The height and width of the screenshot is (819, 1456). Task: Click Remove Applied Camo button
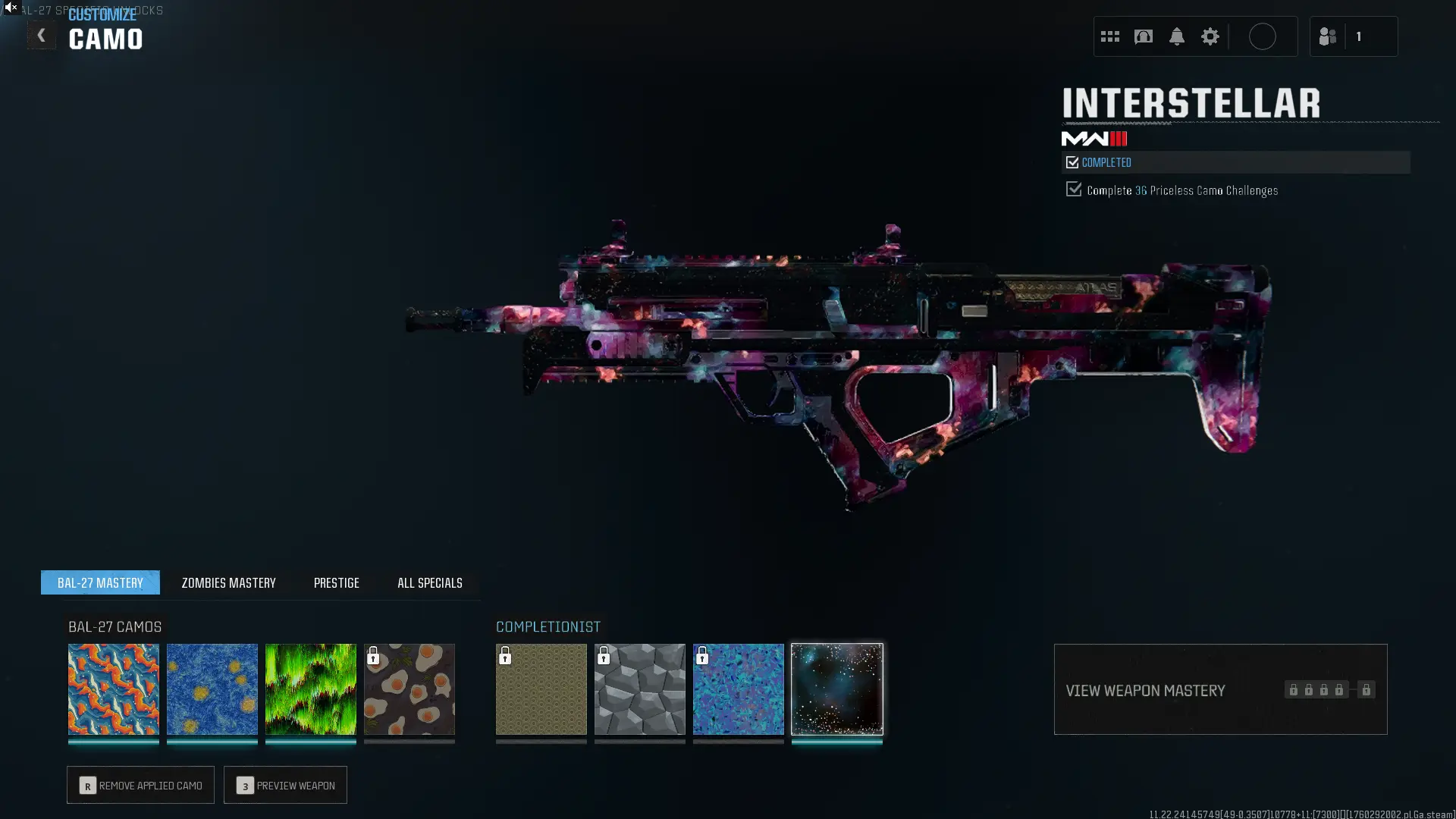[x=140, y=785]
